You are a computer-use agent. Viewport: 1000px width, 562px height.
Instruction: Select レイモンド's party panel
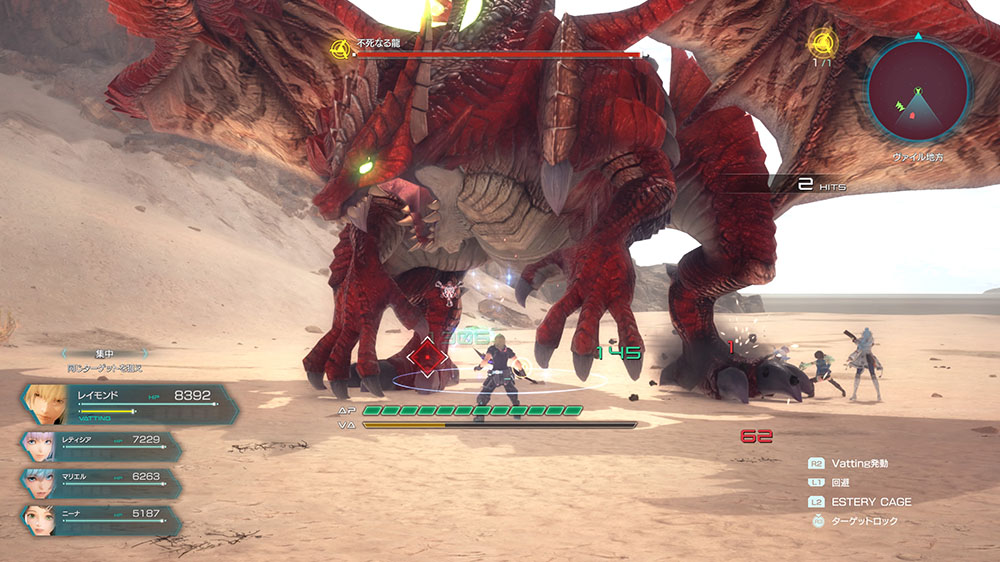point(128,403)
